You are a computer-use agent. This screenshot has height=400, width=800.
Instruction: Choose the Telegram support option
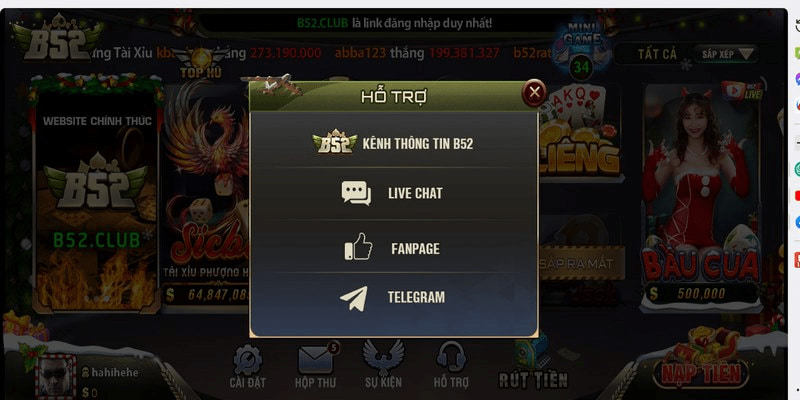click(393, 297)
